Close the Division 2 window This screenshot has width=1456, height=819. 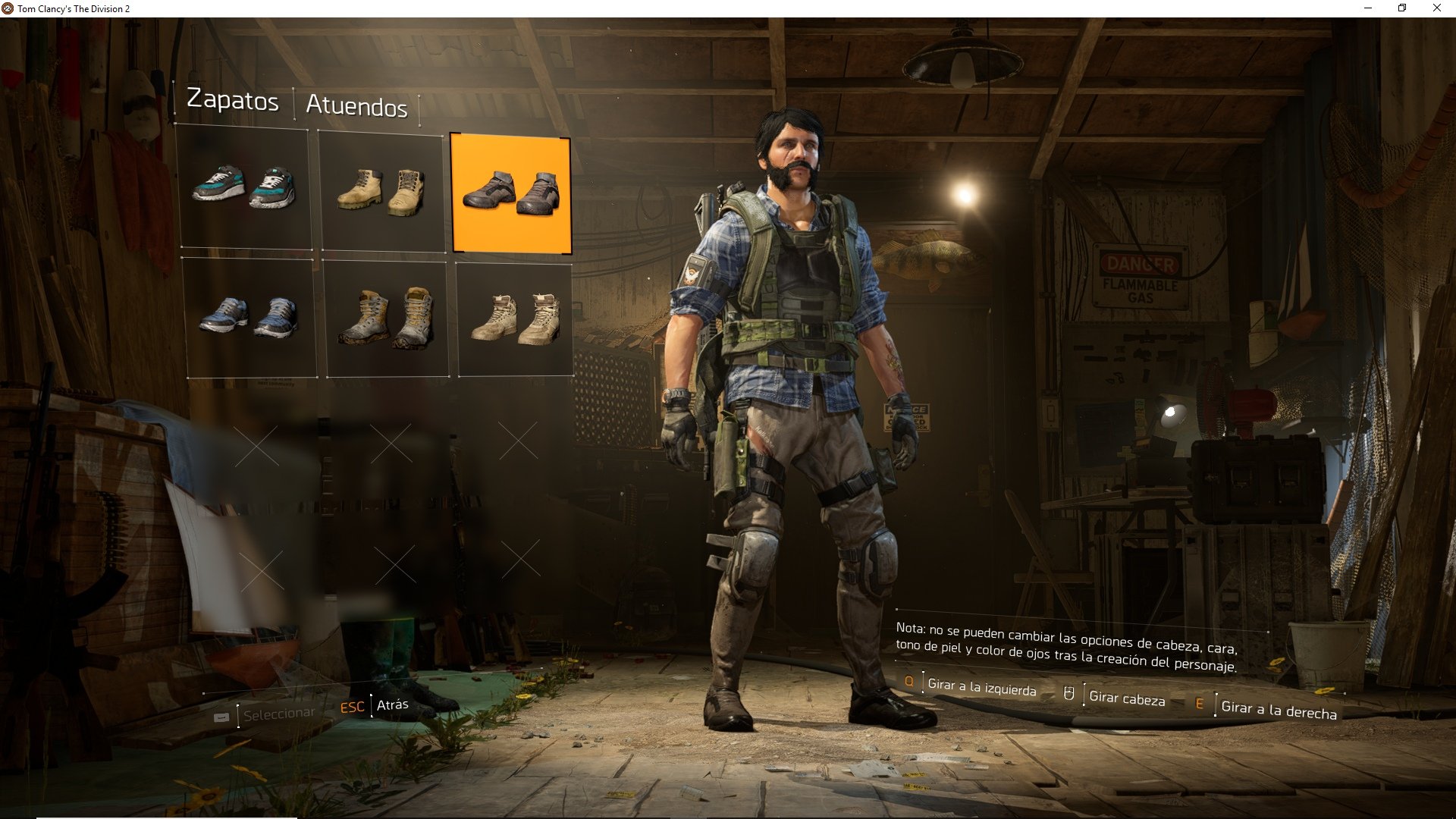(1436, 8)
